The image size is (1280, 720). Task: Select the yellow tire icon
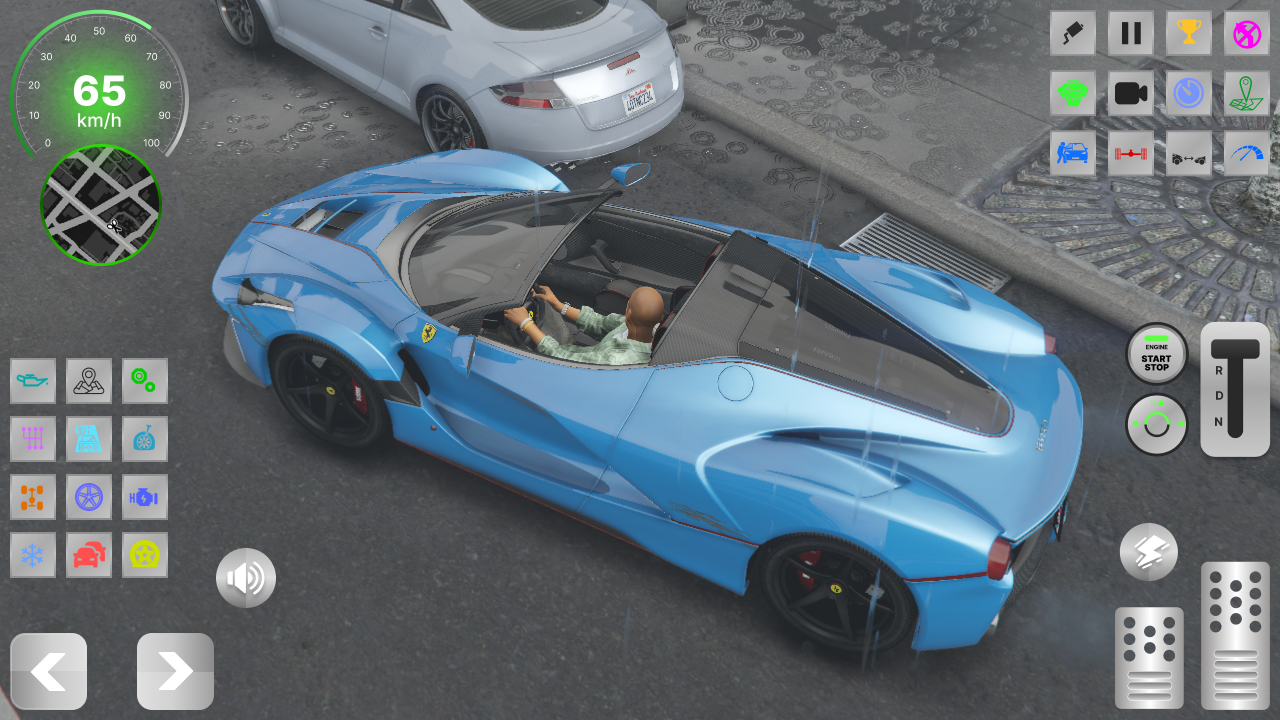[145, 555]
